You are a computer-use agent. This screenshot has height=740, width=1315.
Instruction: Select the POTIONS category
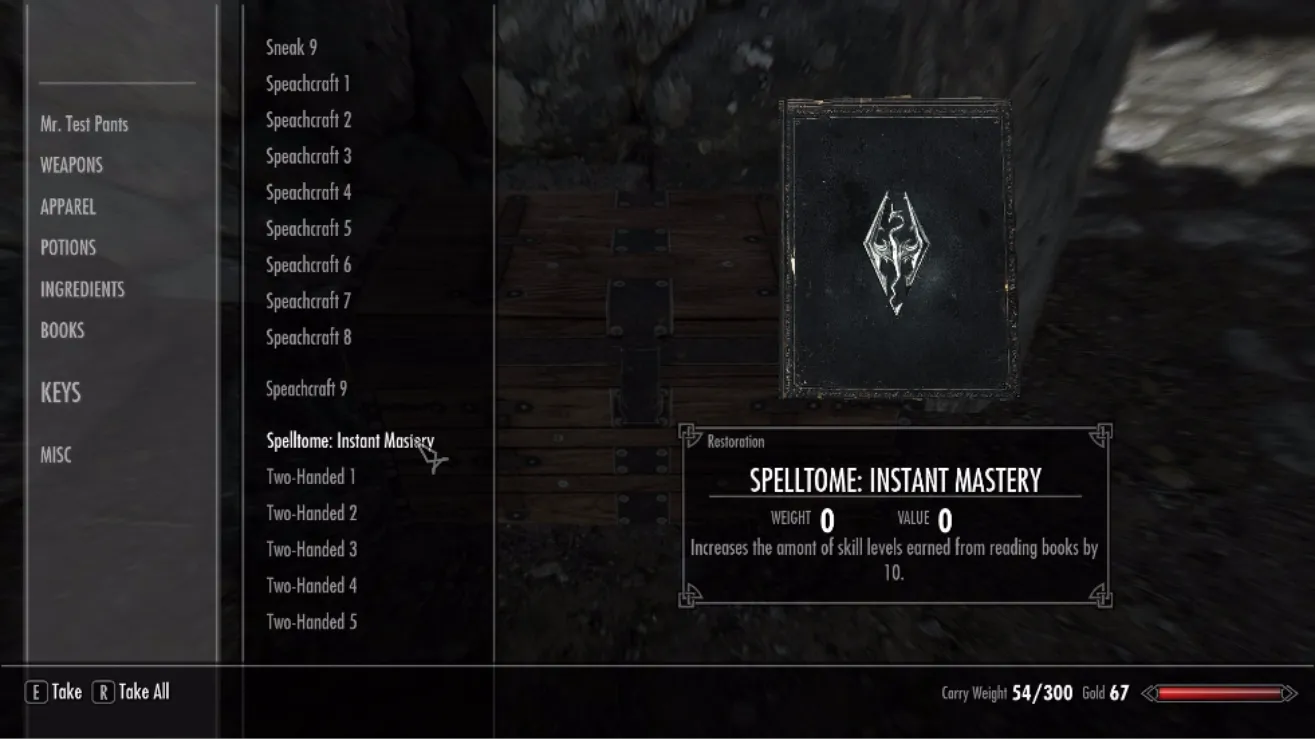tap(68, 248)
